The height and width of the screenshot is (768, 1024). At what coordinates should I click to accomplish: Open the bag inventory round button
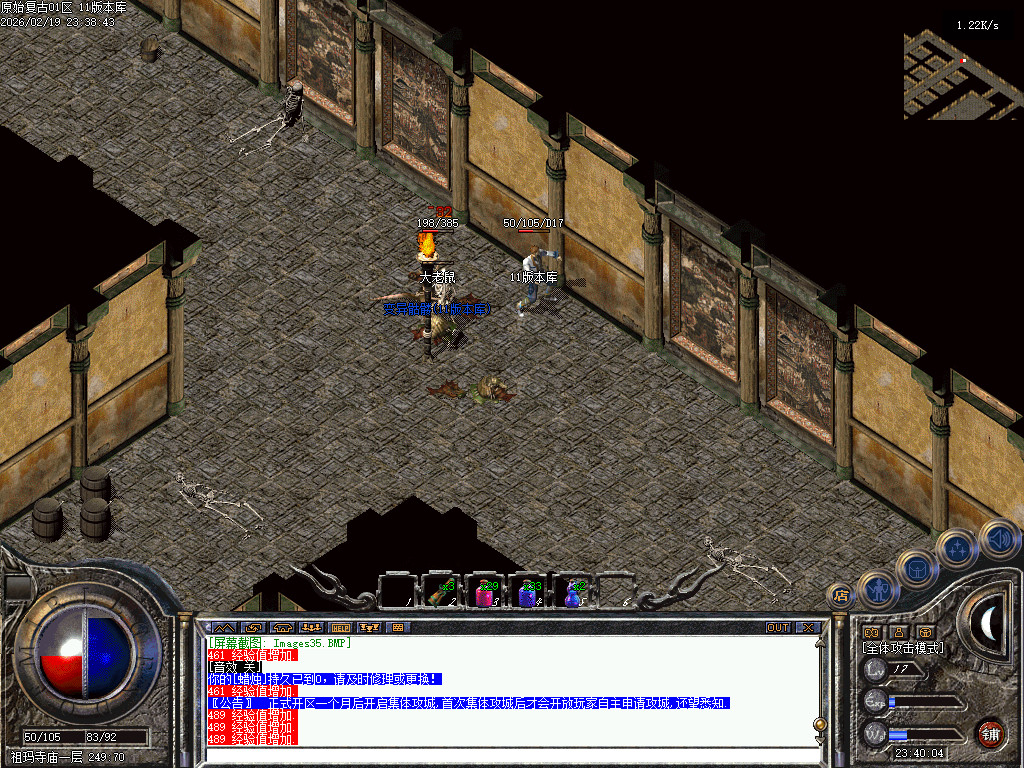(916, 569)
